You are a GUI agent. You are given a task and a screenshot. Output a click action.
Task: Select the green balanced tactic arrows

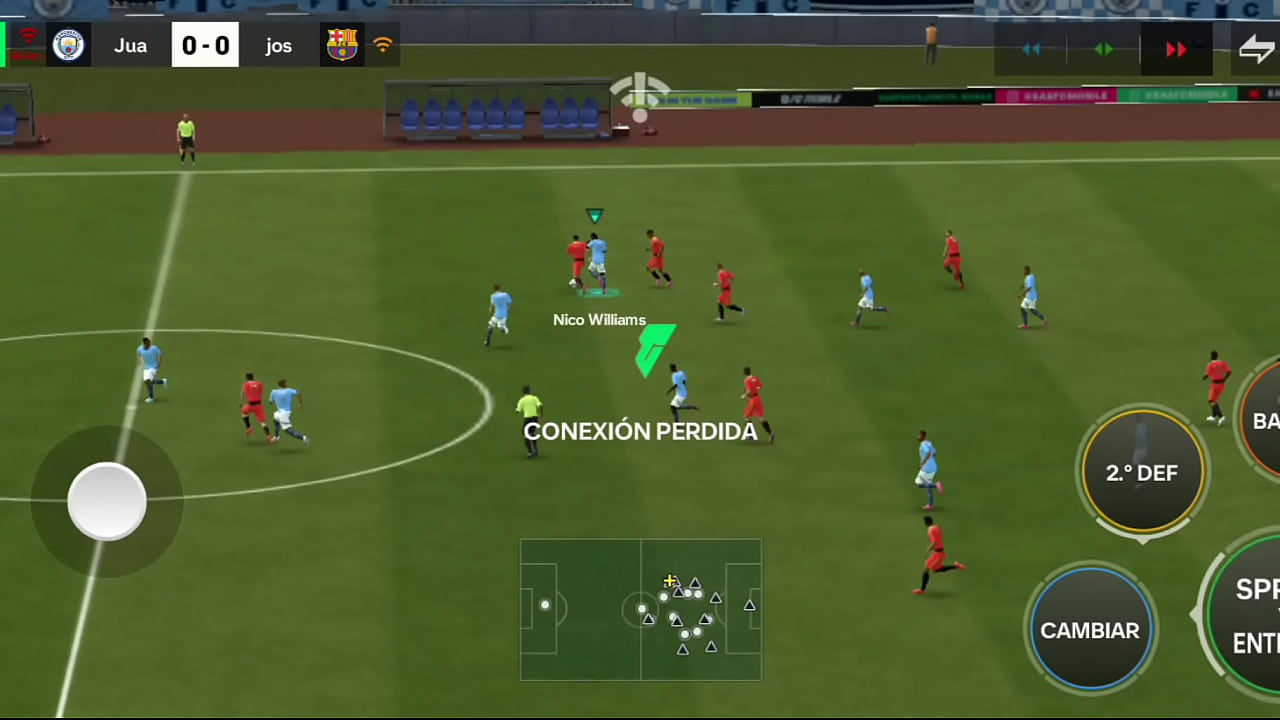pos(1104,49)
